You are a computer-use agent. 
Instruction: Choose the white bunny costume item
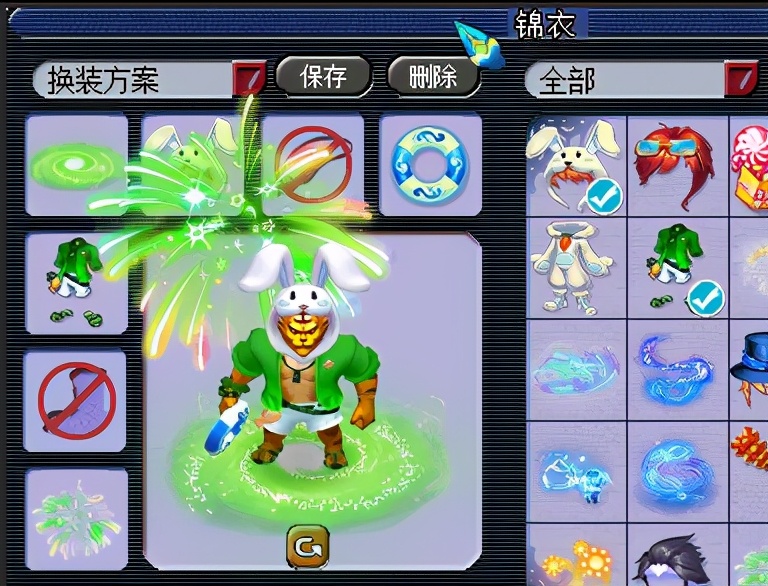tap(576, 268)
